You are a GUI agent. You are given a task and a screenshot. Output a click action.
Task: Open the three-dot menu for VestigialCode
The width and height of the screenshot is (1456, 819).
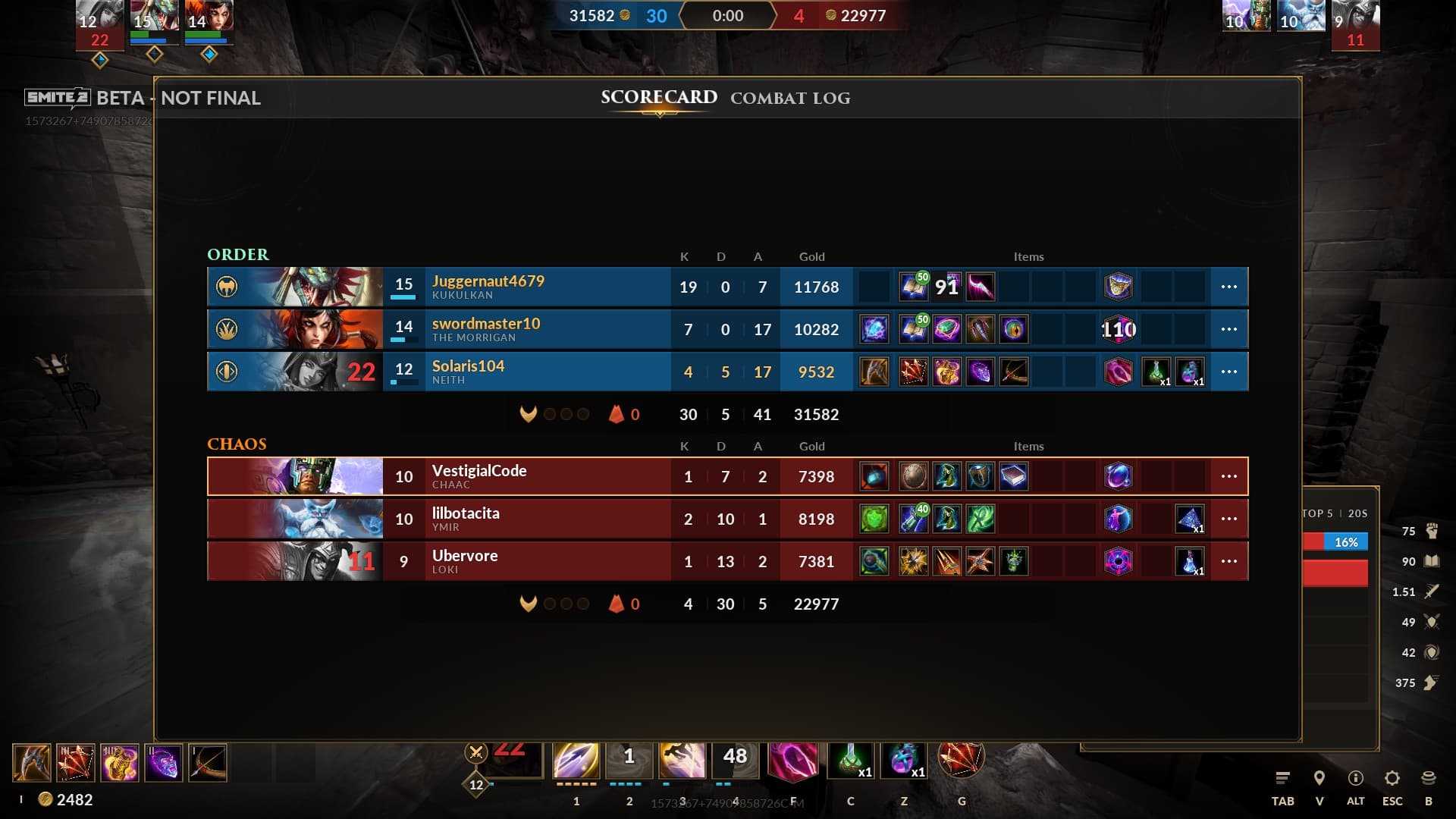(x=1228, y=476)
